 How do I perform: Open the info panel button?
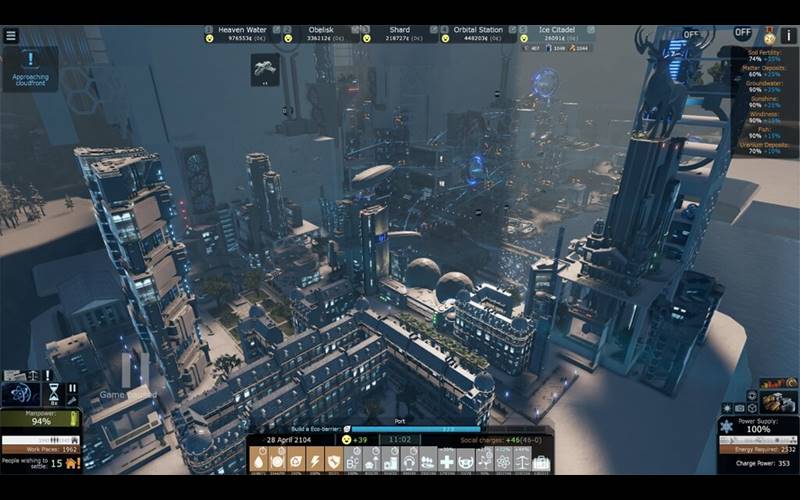tap(790, 34)
